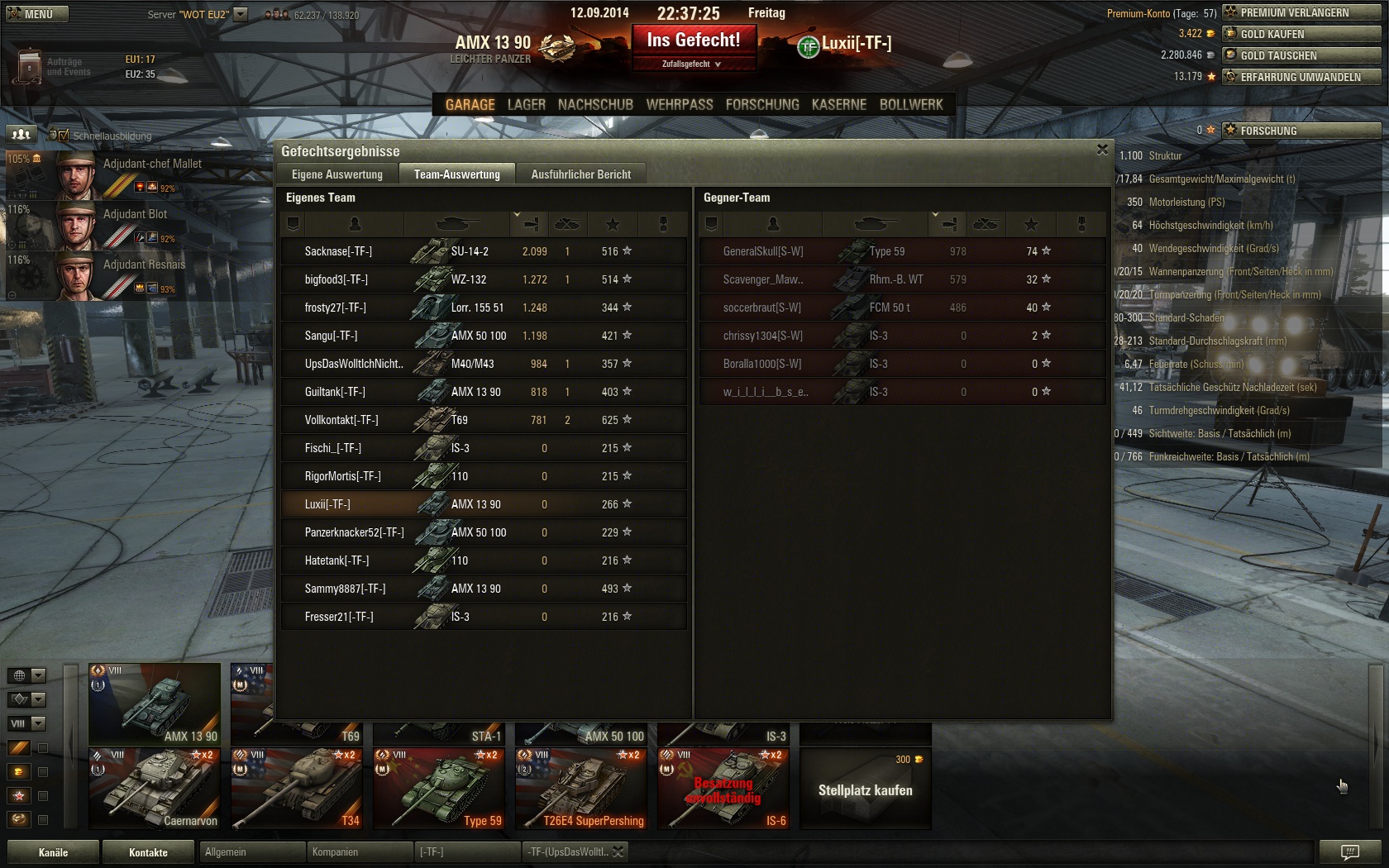Click the GOLD KAUFEN button
The height and width of the screenshot is (868, 1389).
1301,35
